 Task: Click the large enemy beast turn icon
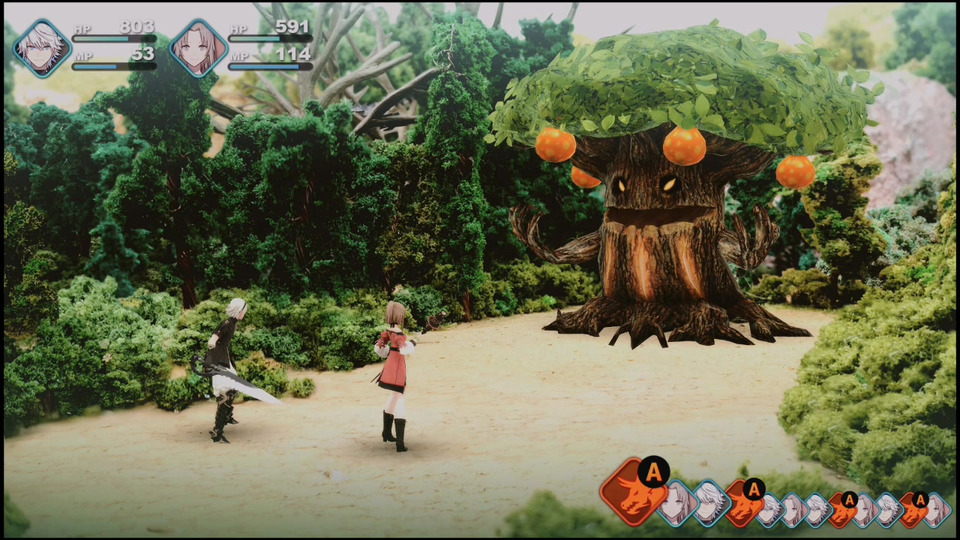(633, 493)
